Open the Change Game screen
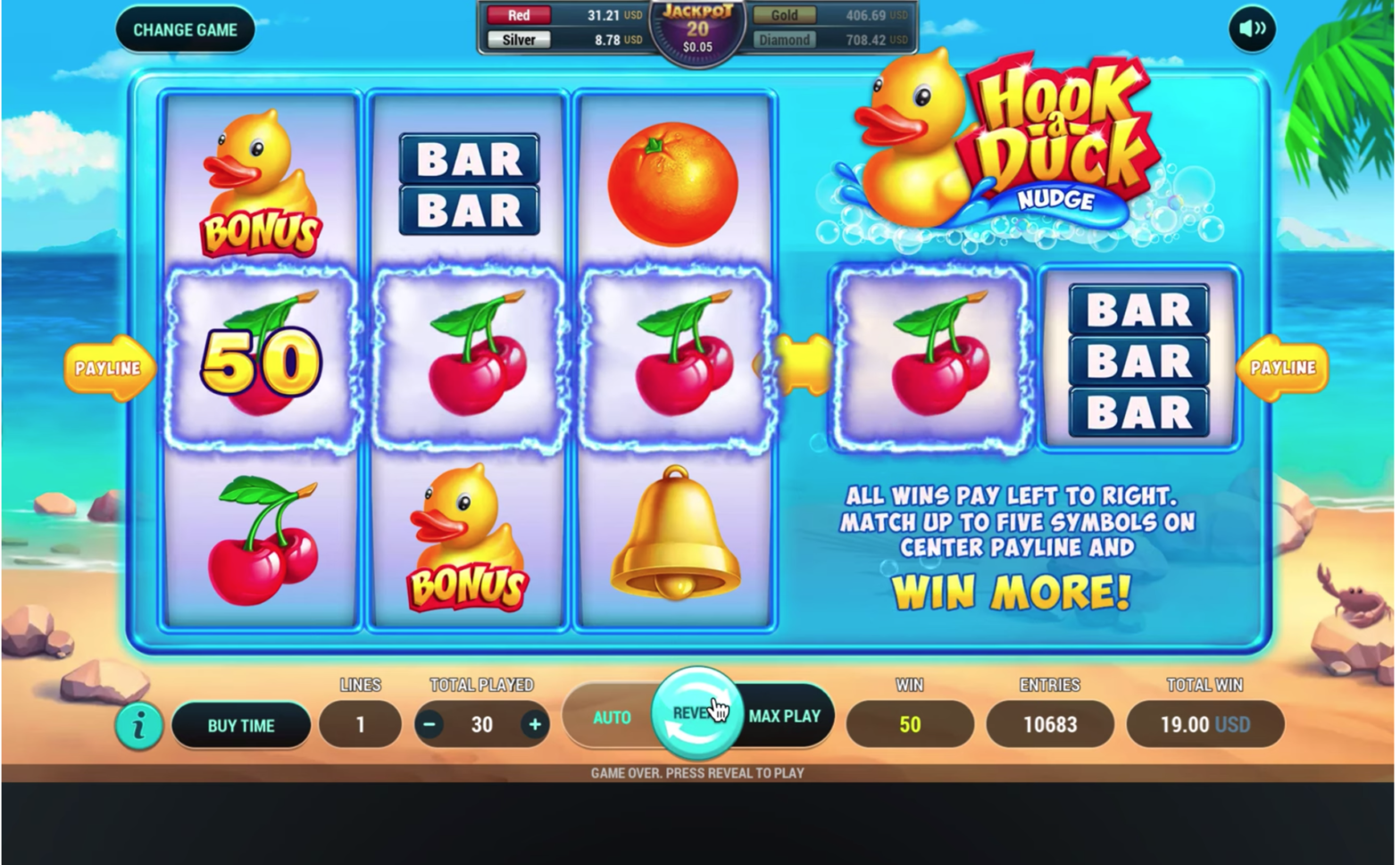 click(185, 29)
